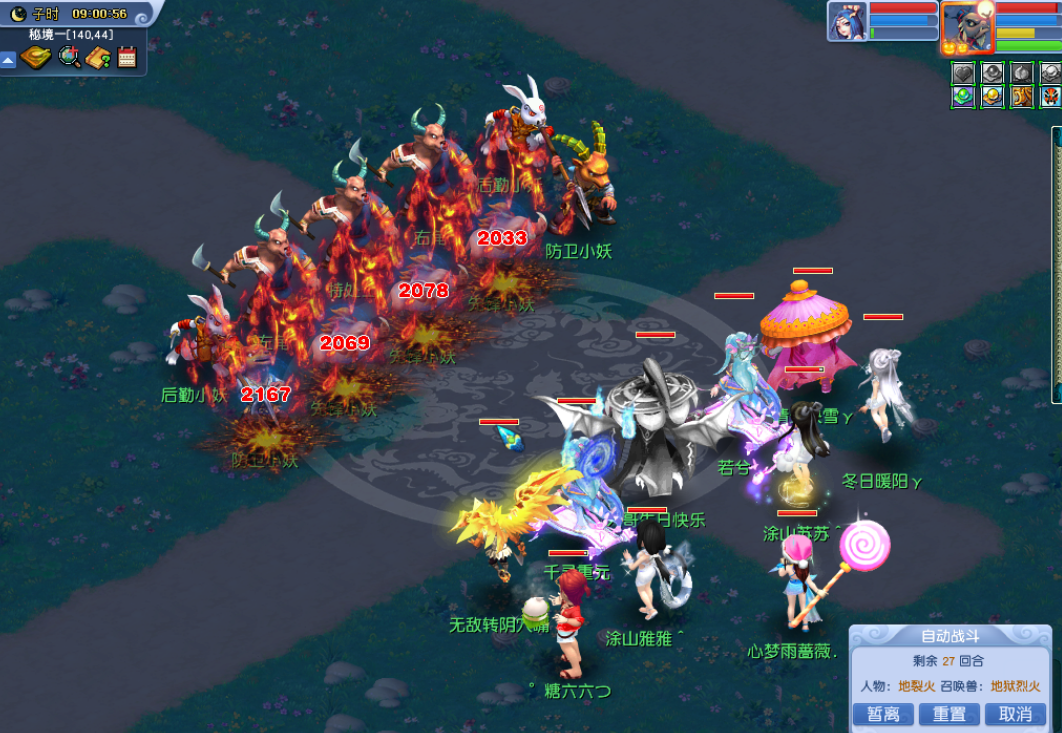The height and width of the screenshot is (733, 1062).
Task: Open the red calendar icon
Action: (x=127, y=57)
